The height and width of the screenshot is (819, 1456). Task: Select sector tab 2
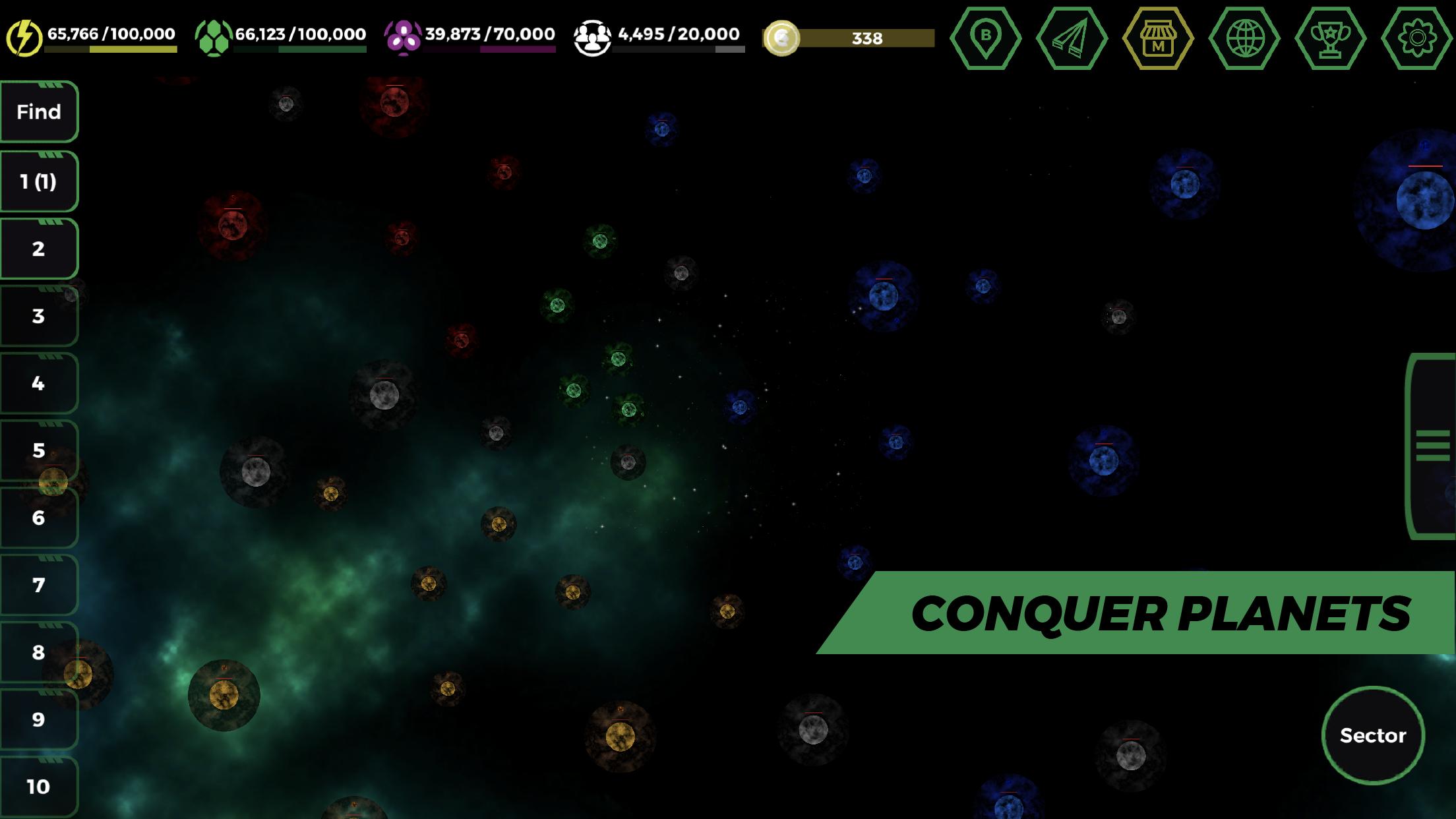tap(38, 248)
